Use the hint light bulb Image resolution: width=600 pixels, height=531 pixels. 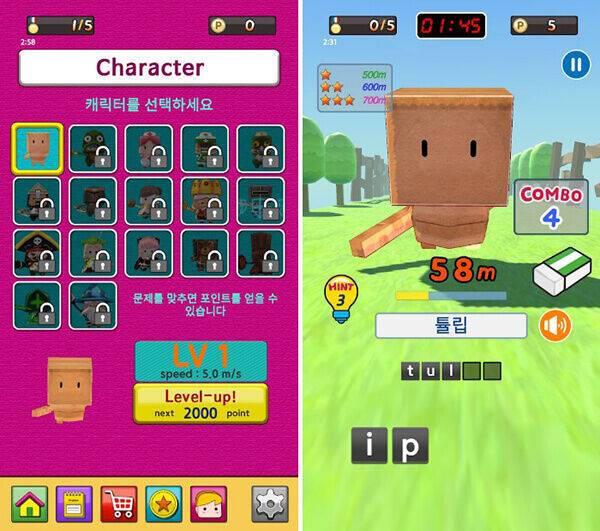tap(341, 297)
